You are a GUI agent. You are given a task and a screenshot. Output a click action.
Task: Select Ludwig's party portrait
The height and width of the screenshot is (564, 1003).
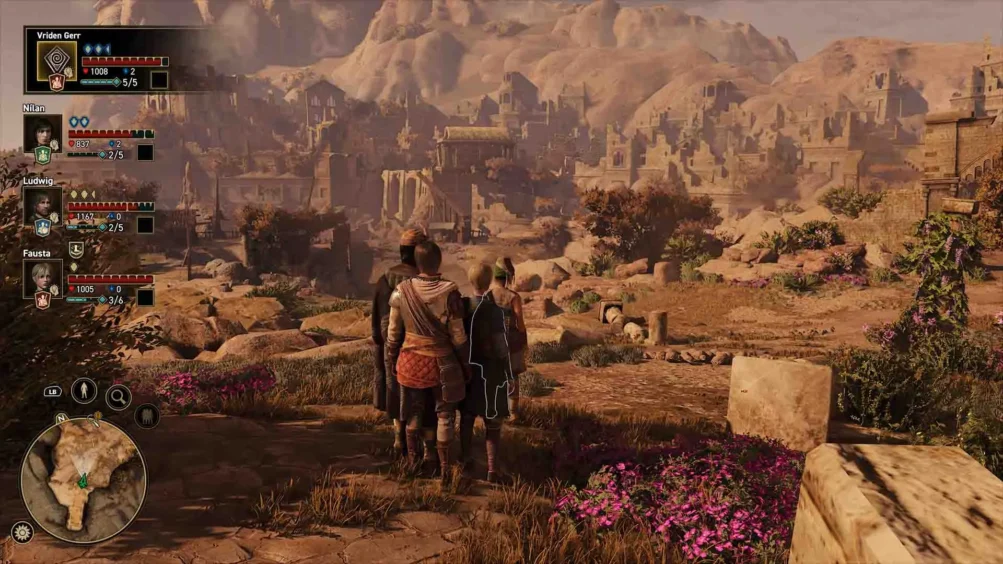click(42, 205)
